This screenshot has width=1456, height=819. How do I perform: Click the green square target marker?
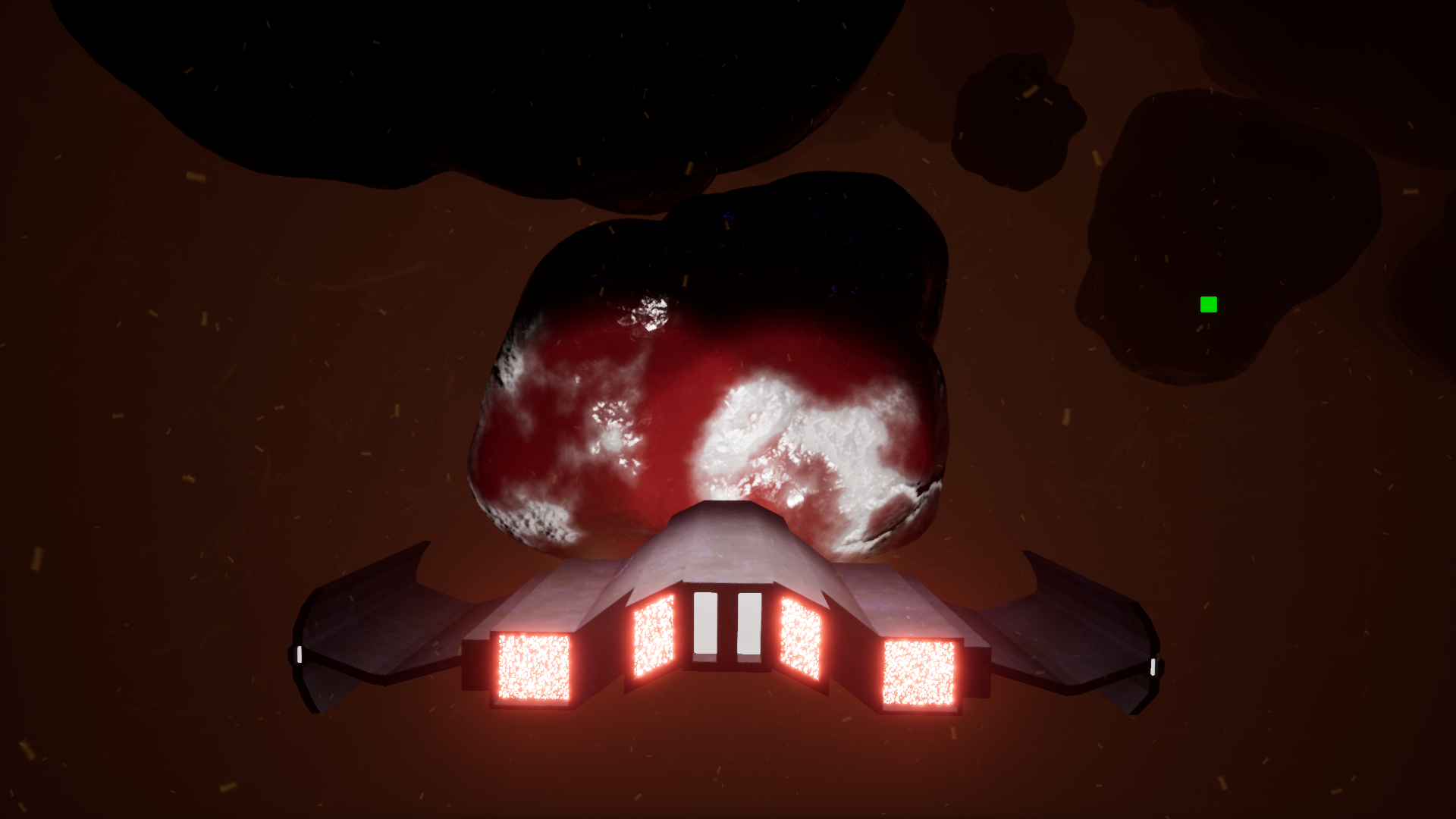[1209, 305]
